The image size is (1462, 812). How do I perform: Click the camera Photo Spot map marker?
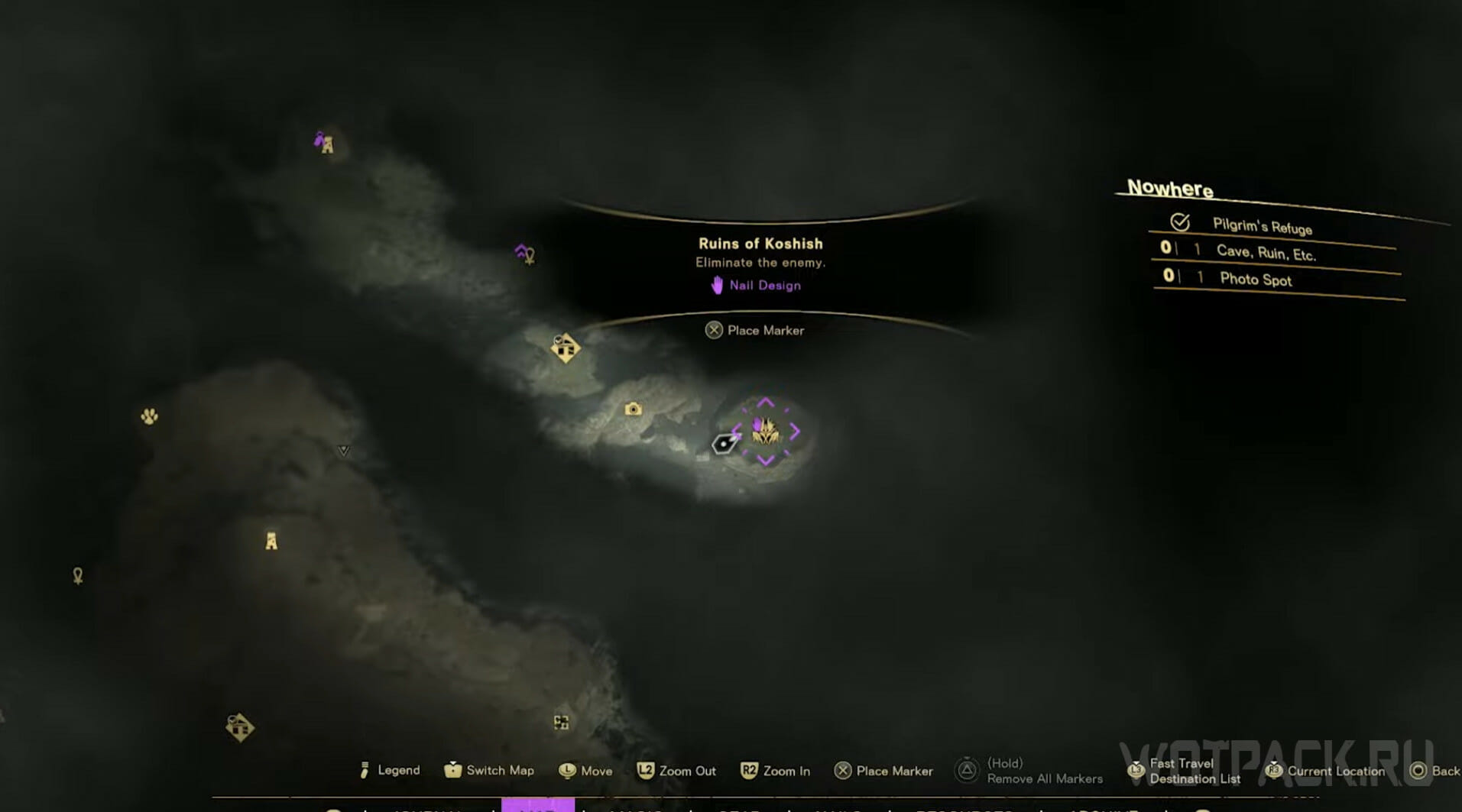(633, 409)
